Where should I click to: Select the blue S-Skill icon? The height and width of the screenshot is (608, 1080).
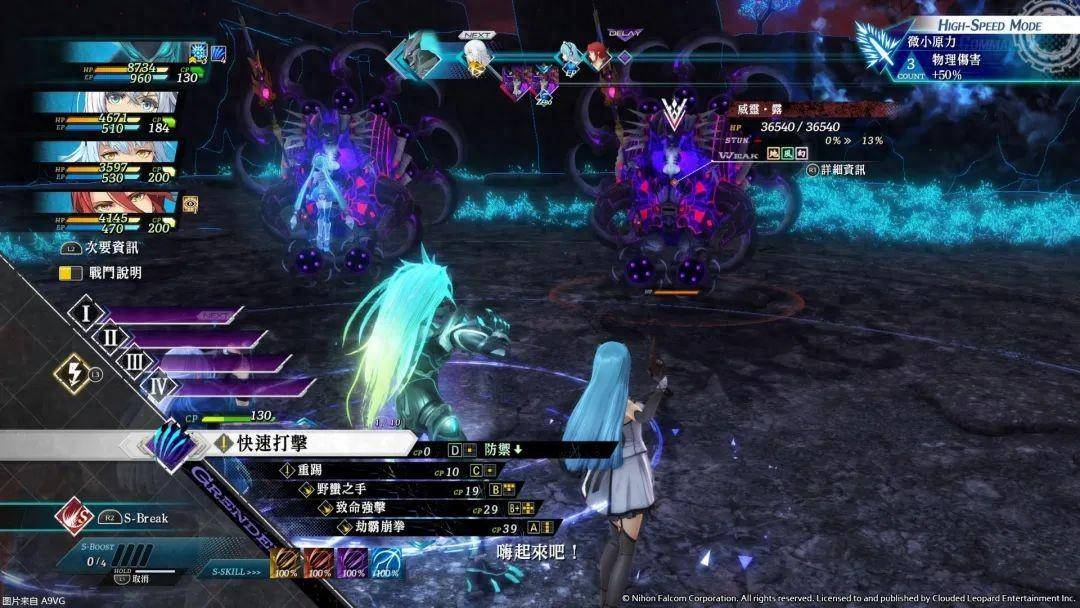[x=387, y=562]
